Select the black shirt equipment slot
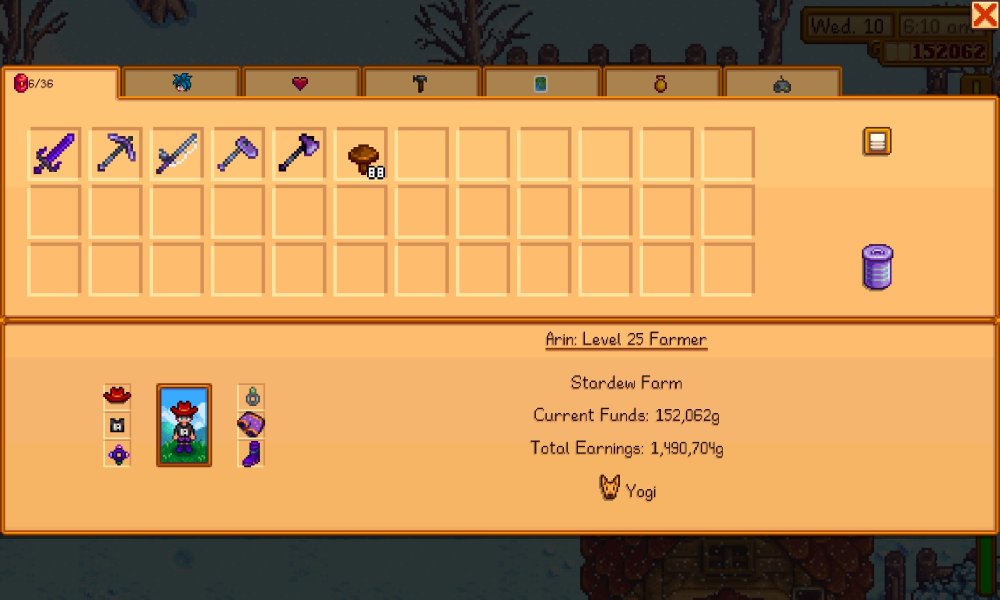This screenshot has width=1000, height=600. [118, 425]
